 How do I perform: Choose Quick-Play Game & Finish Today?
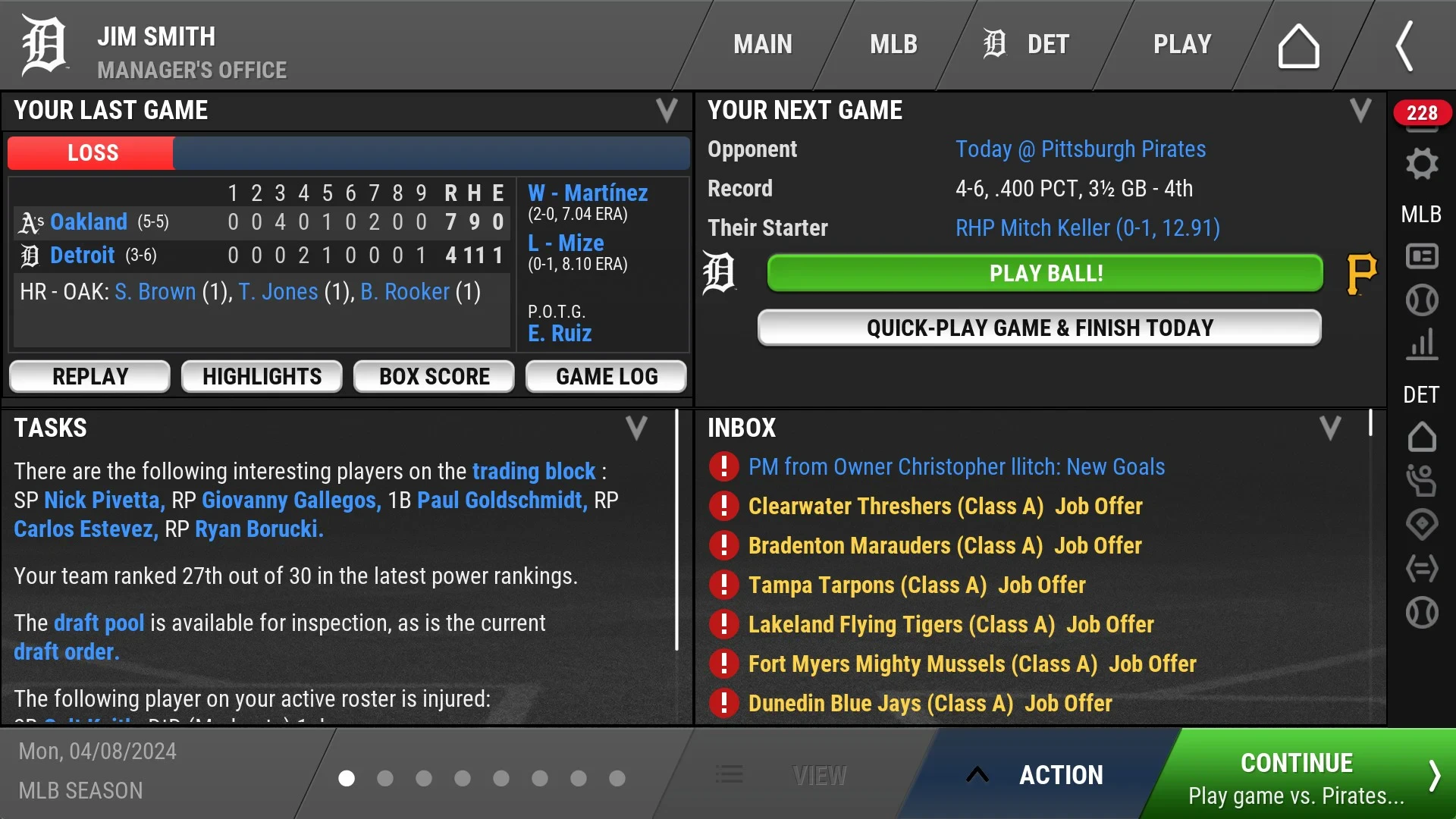(1040, 328)
